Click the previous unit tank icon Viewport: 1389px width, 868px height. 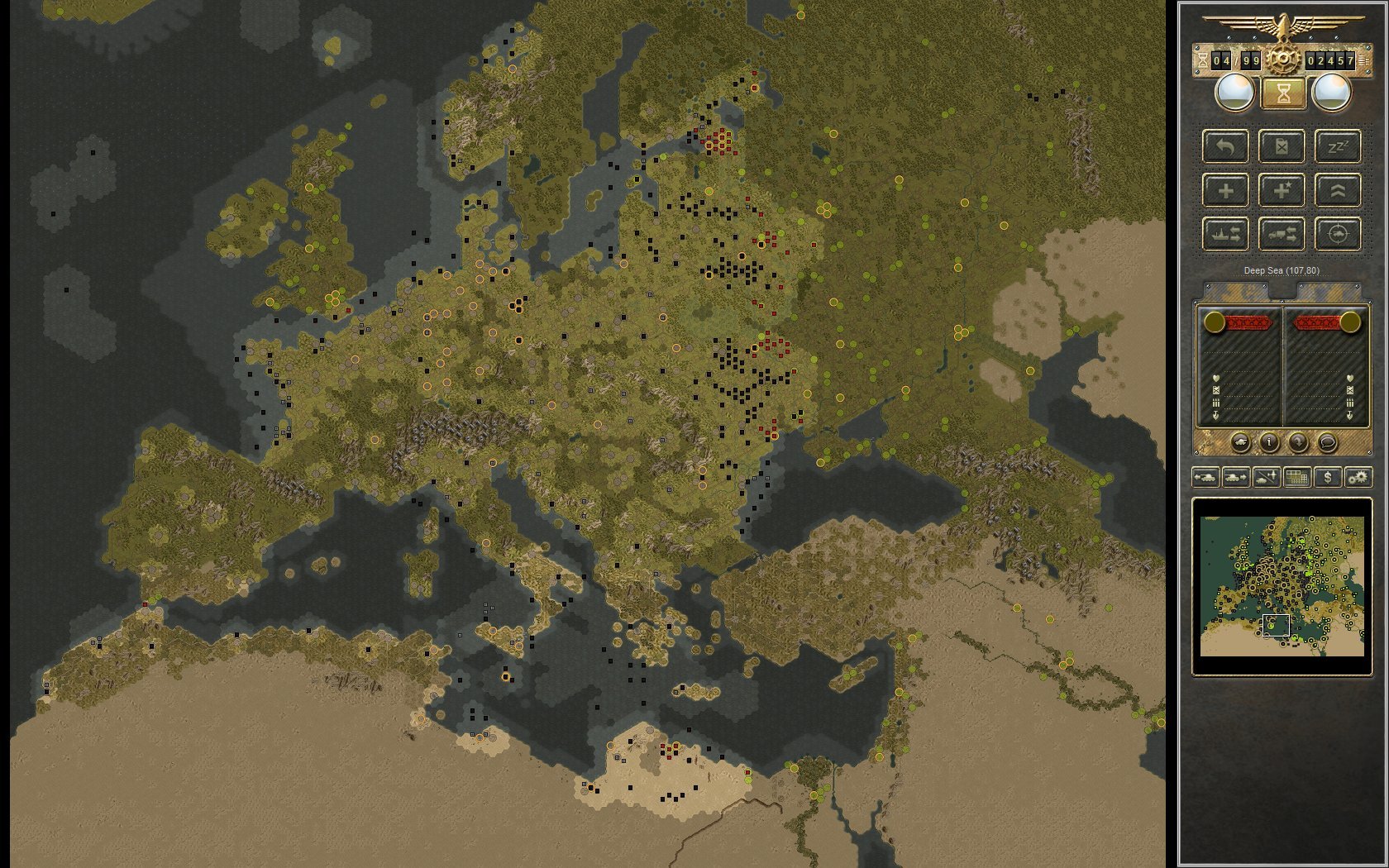1205,477
